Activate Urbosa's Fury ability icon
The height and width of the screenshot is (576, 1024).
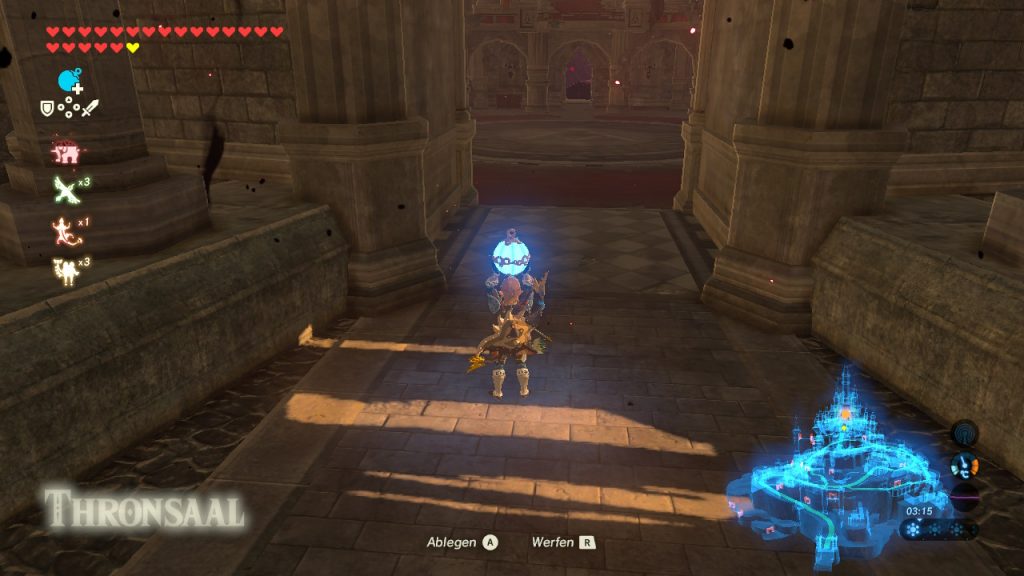tap(65, 270)
